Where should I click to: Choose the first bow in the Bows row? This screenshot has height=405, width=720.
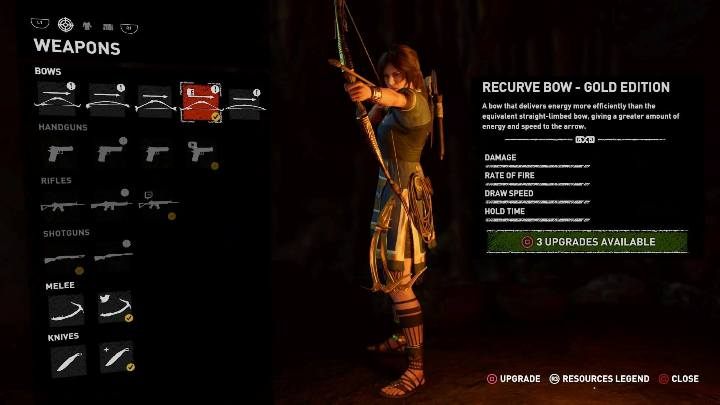click(58, 102)
